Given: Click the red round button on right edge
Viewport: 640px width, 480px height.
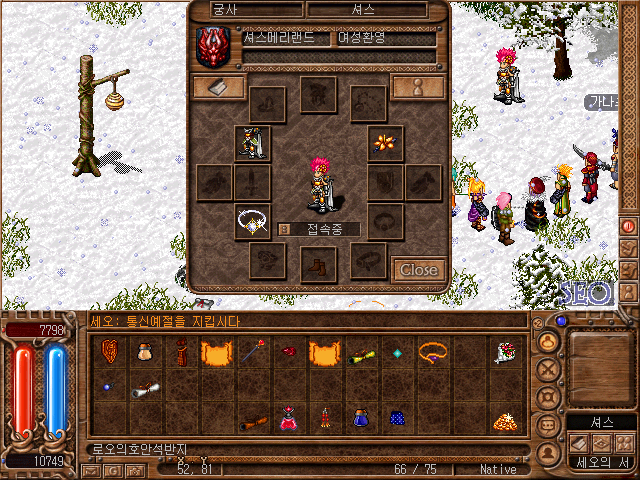Looking at the screenshot, I should [629, 225].
